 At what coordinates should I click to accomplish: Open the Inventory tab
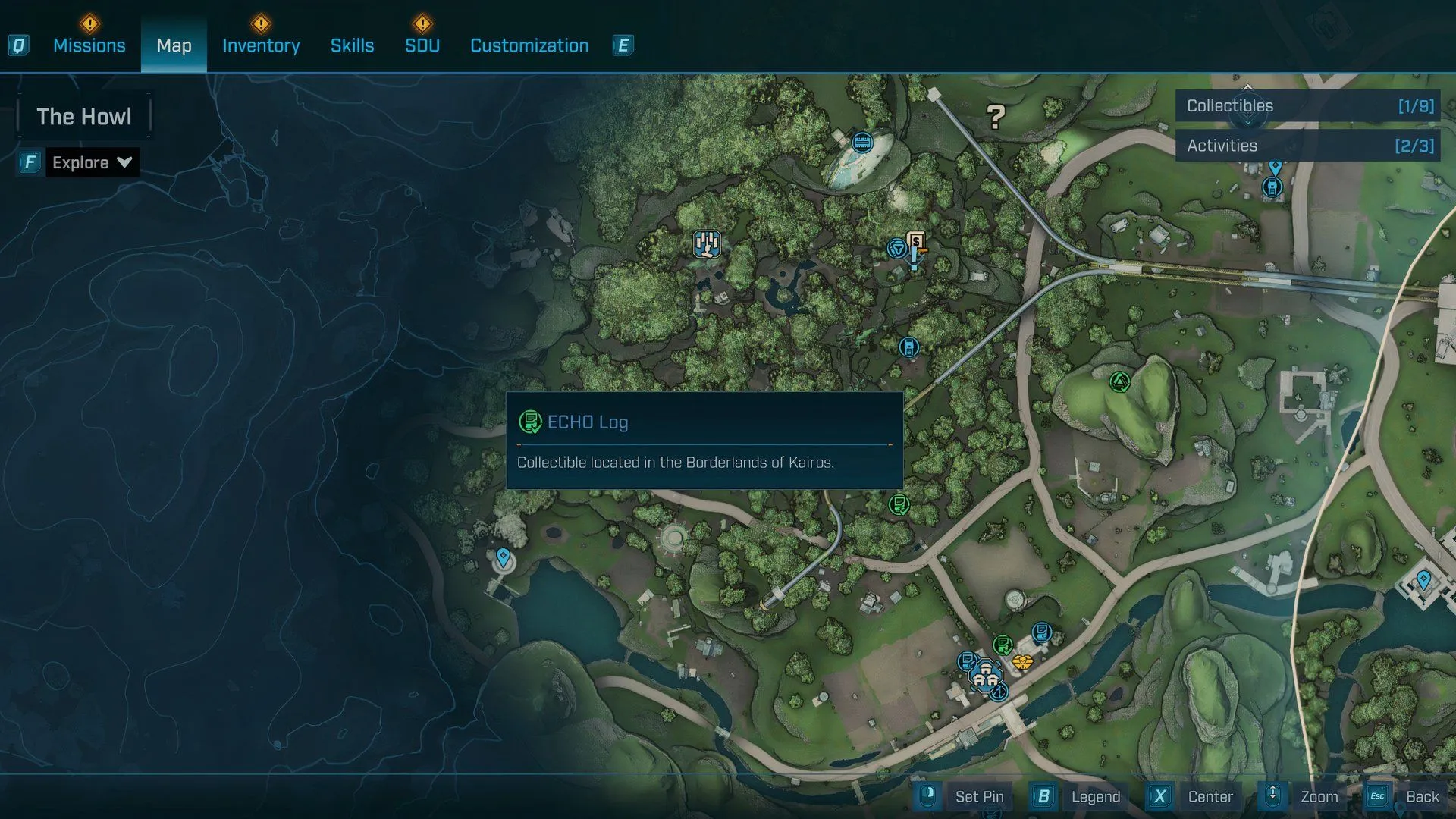tap(261, 45)
